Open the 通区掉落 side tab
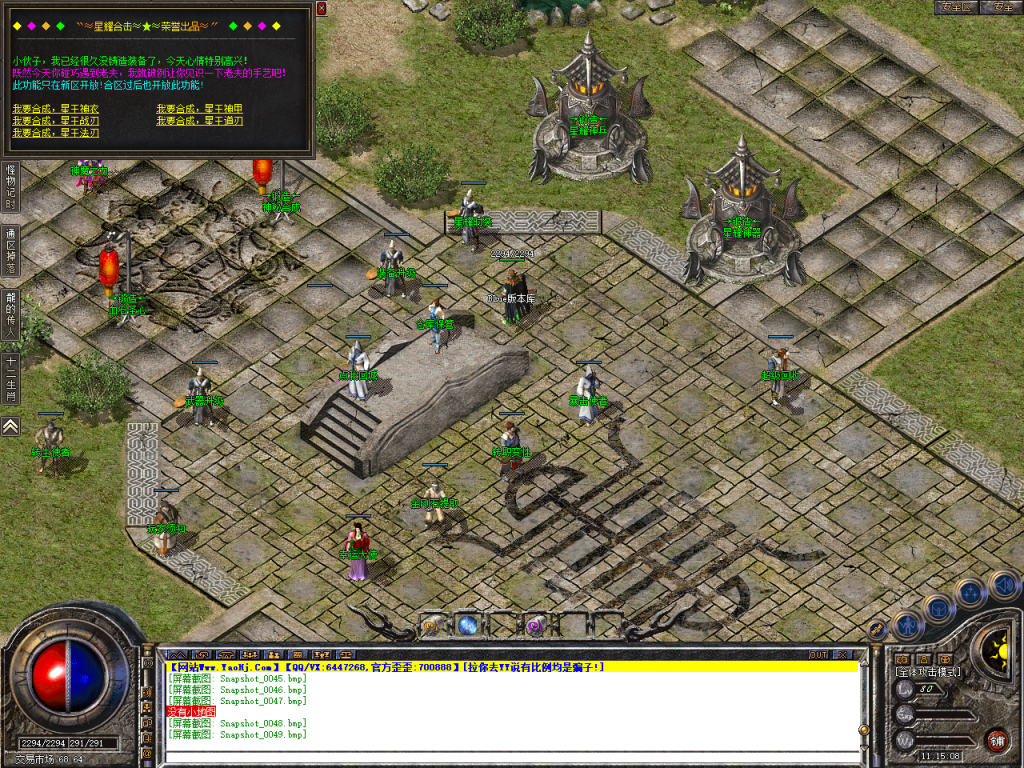Screen dimensions: 1024x768 [x=10, y=250]
